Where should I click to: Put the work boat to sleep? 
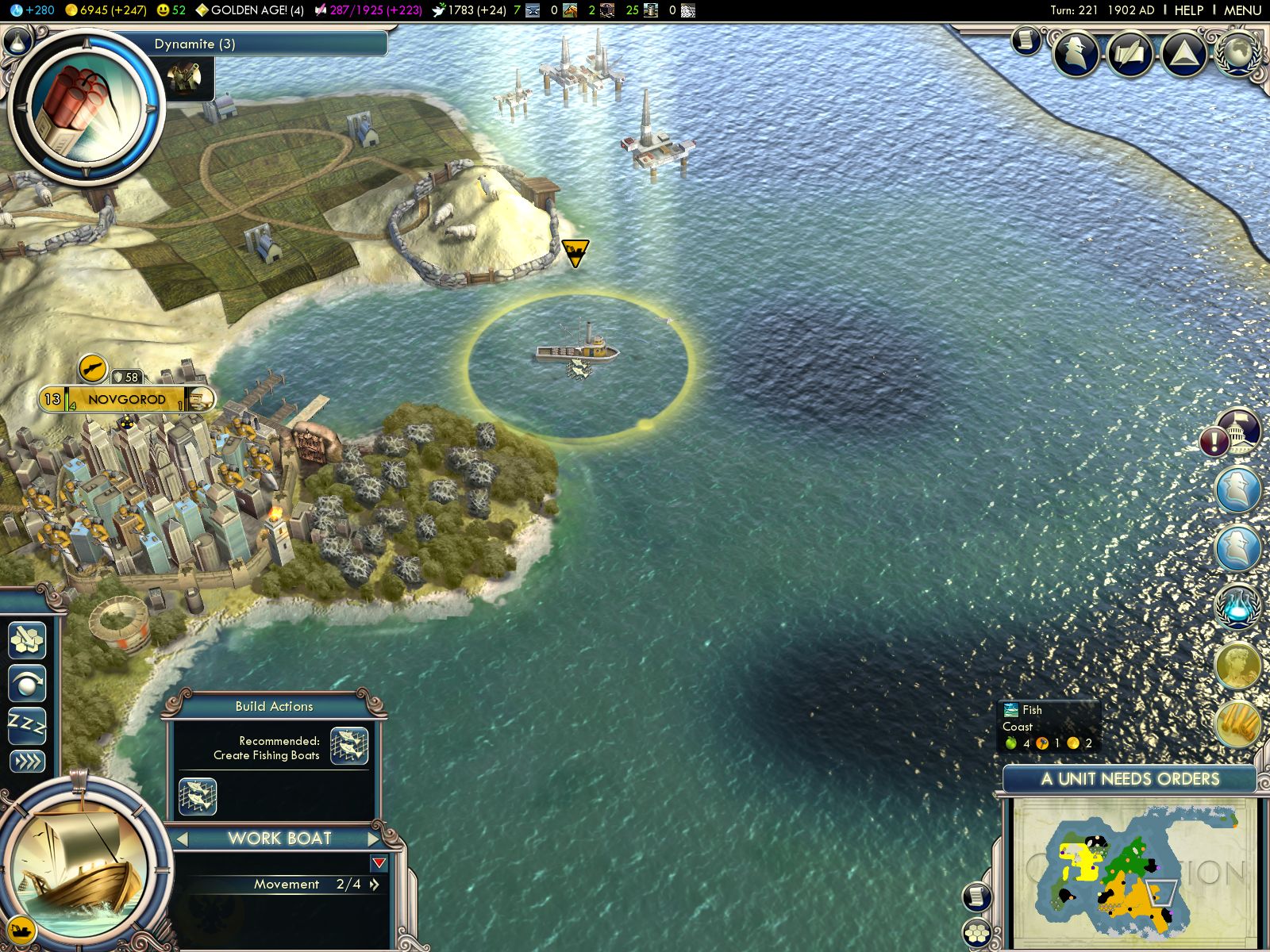click(x=27, y=724)
